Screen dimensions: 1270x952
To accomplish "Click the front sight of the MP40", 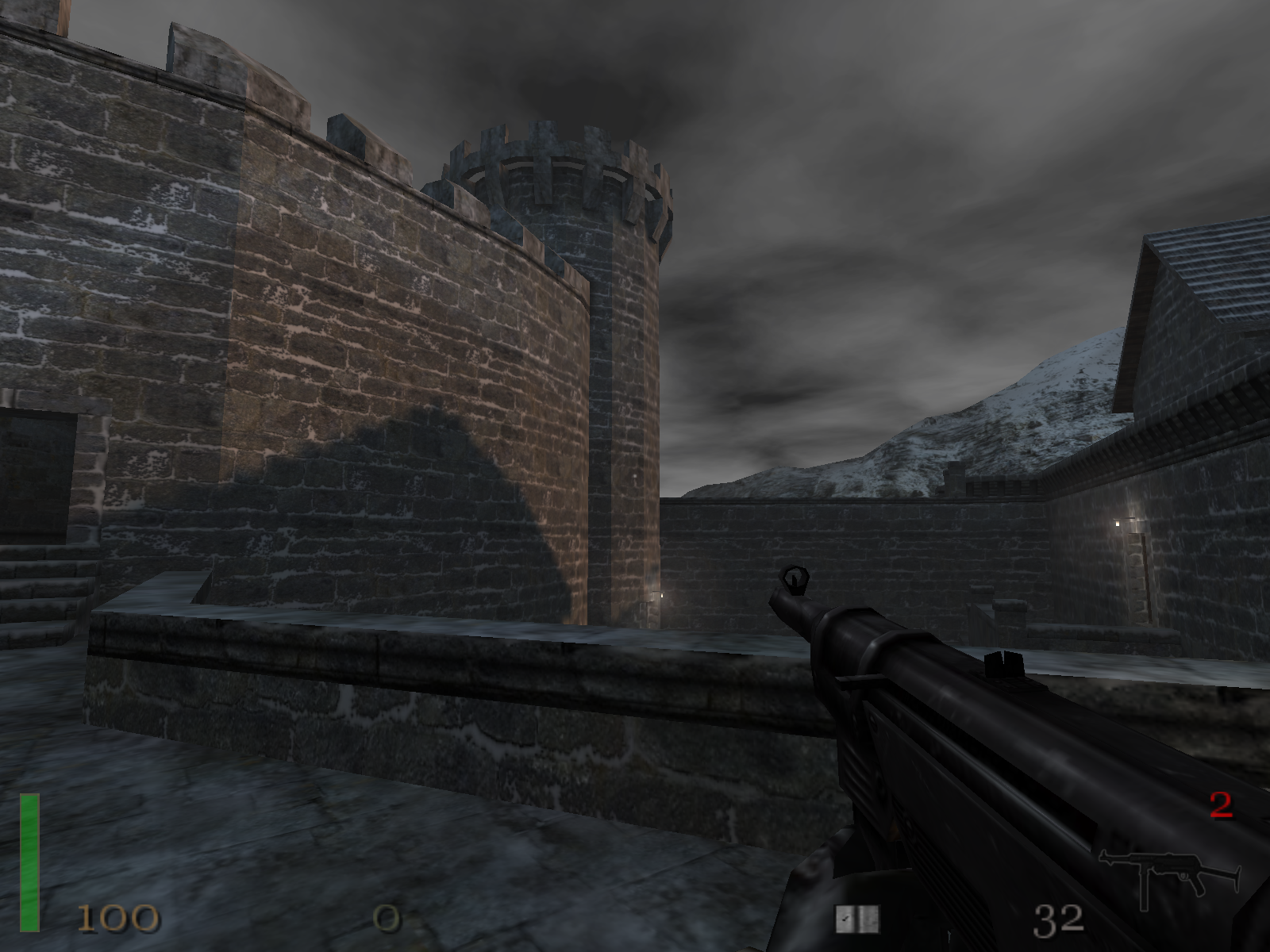I will 796,578.
